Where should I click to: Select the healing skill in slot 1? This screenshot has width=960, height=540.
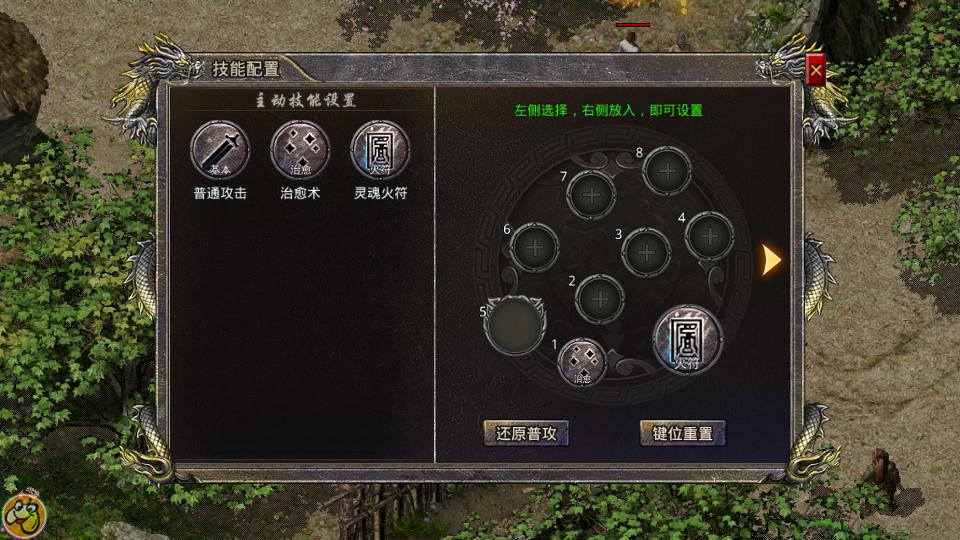click(x=583, y=362)
